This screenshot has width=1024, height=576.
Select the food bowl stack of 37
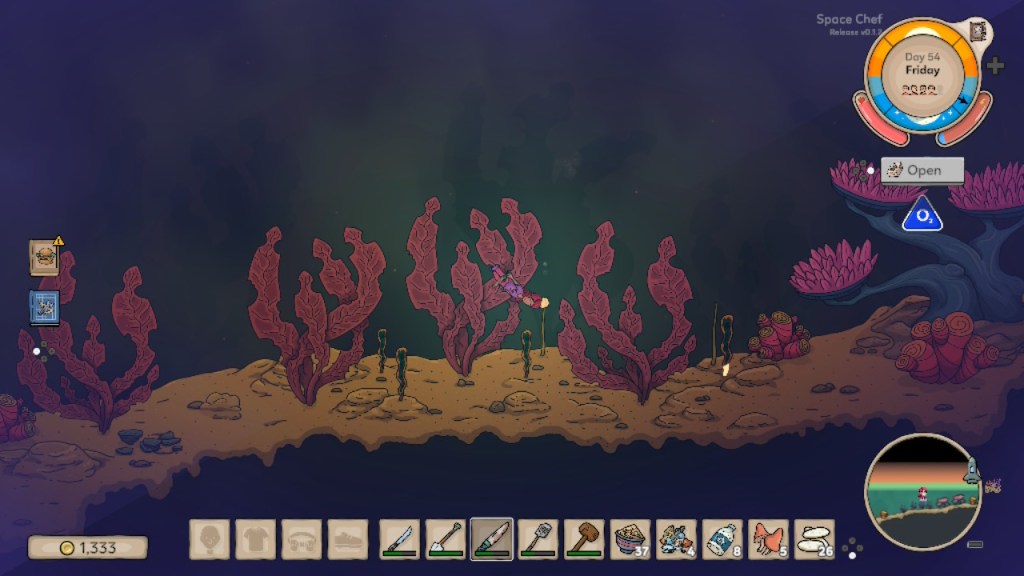point(630,540)
